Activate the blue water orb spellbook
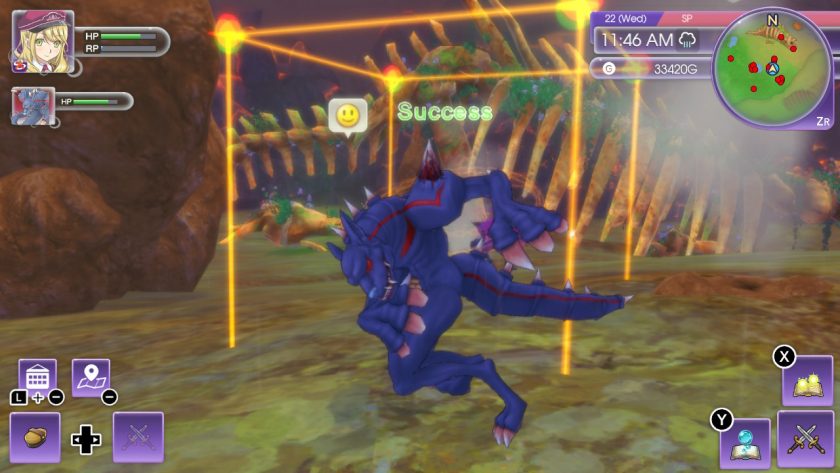The height and width of the screenshot is (473, 840). 745,443
